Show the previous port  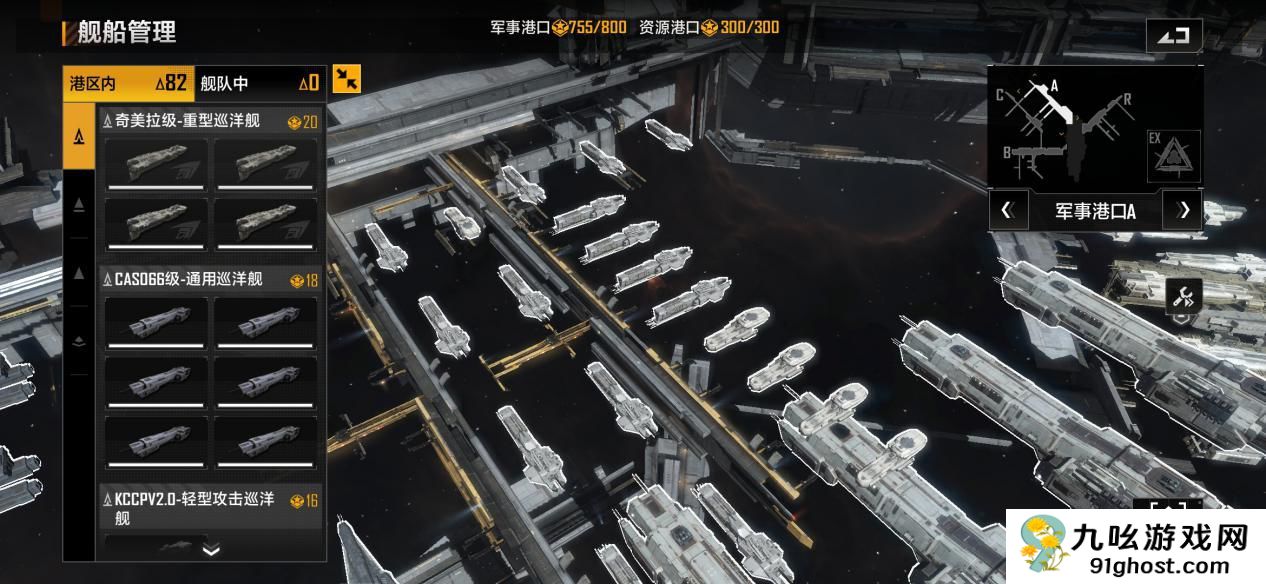(1008, 211)
